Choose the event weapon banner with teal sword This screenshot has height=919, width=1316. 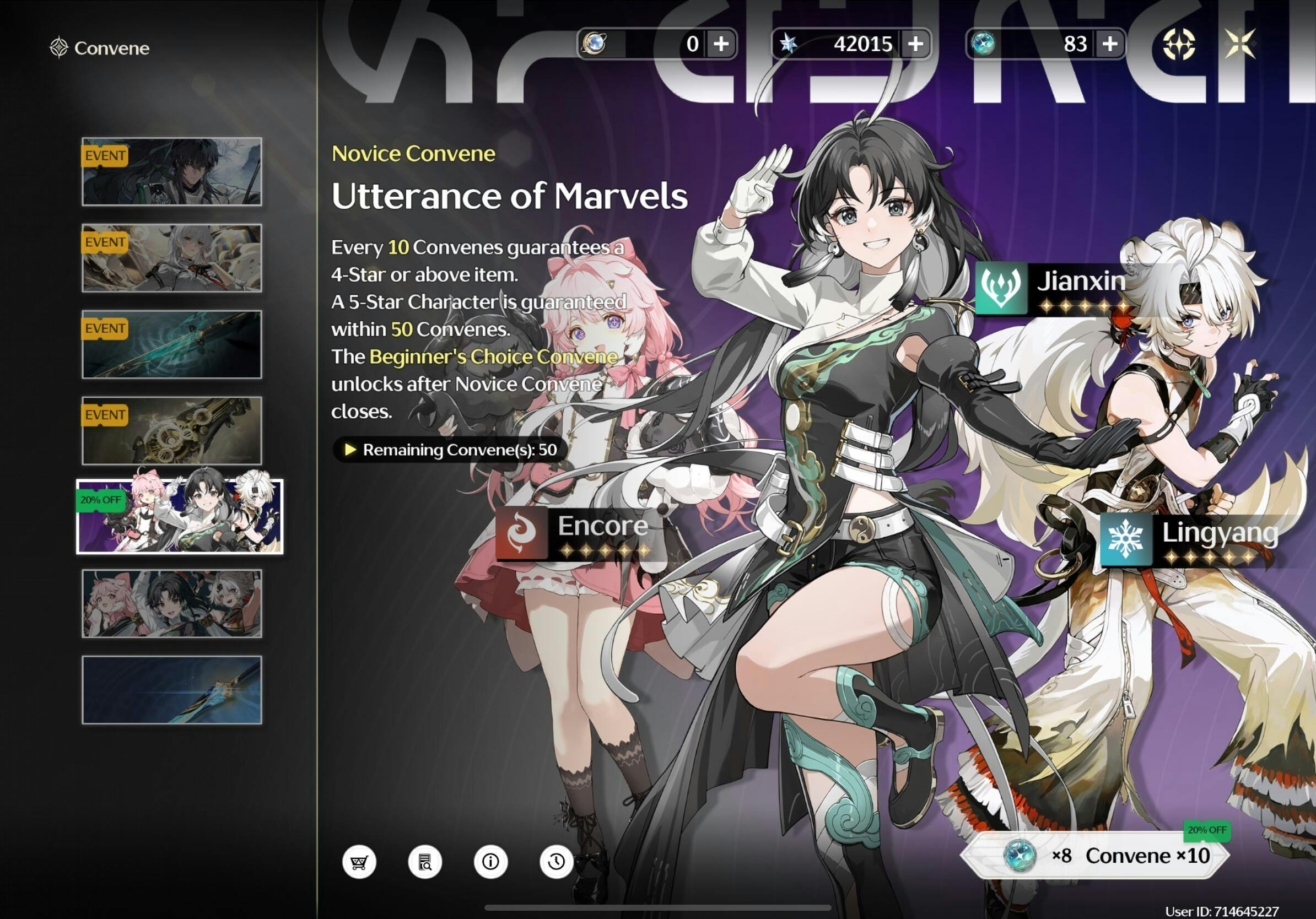[172, 344]
